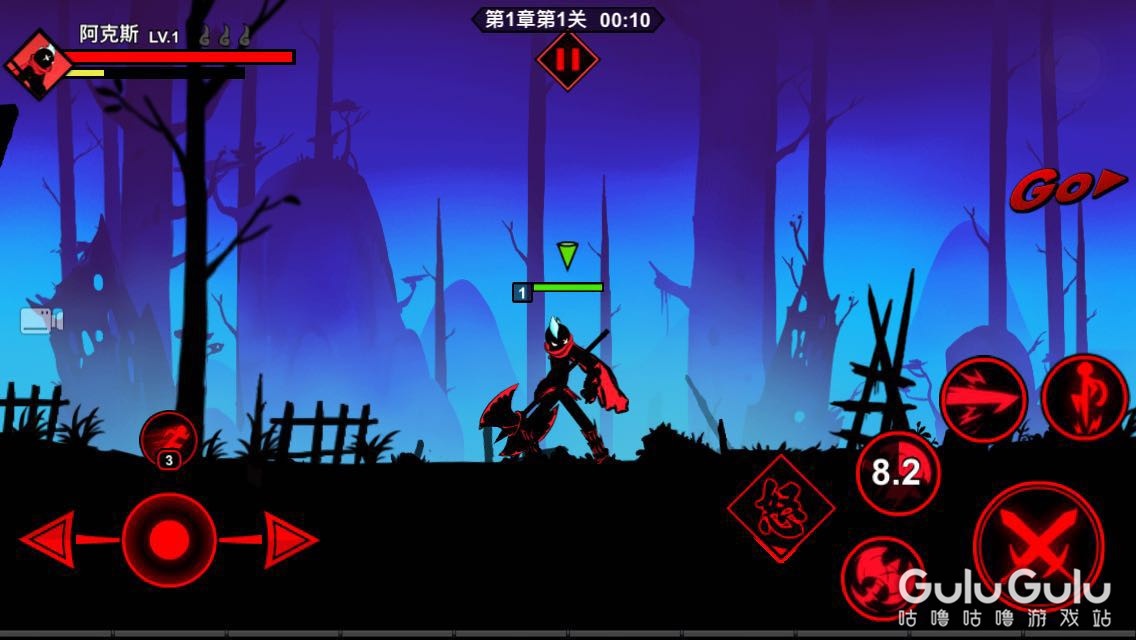Tap the crossed swords attack button
This screenshot has height=640, width=1136.
click(1037, 545)
